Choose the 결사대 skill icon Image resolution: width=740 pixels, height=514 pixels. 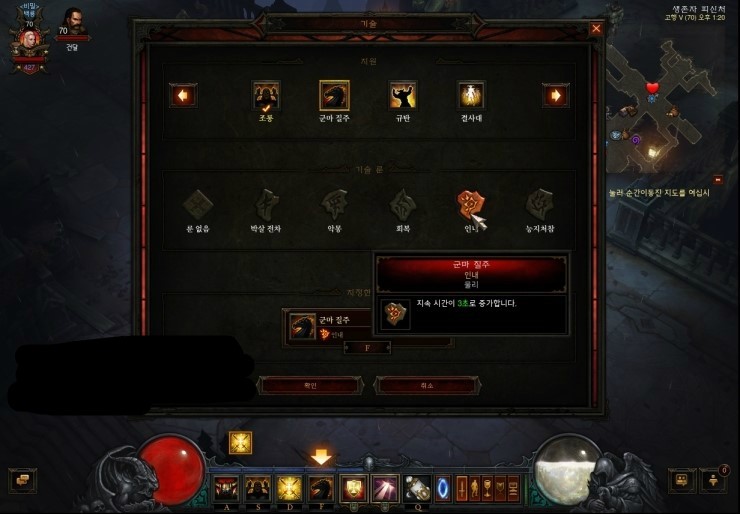471,95
